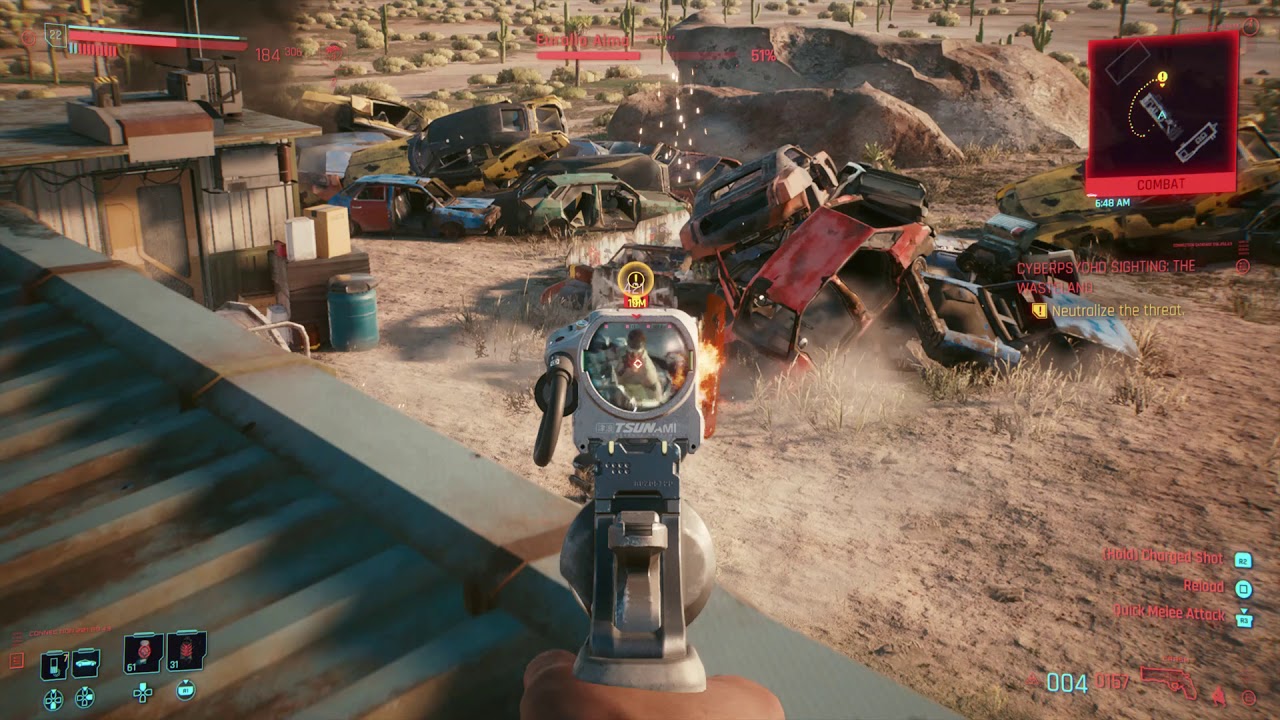Click the red pistol weapon silhouette icon
The image size is (1280, 720).
[1168, 681]
